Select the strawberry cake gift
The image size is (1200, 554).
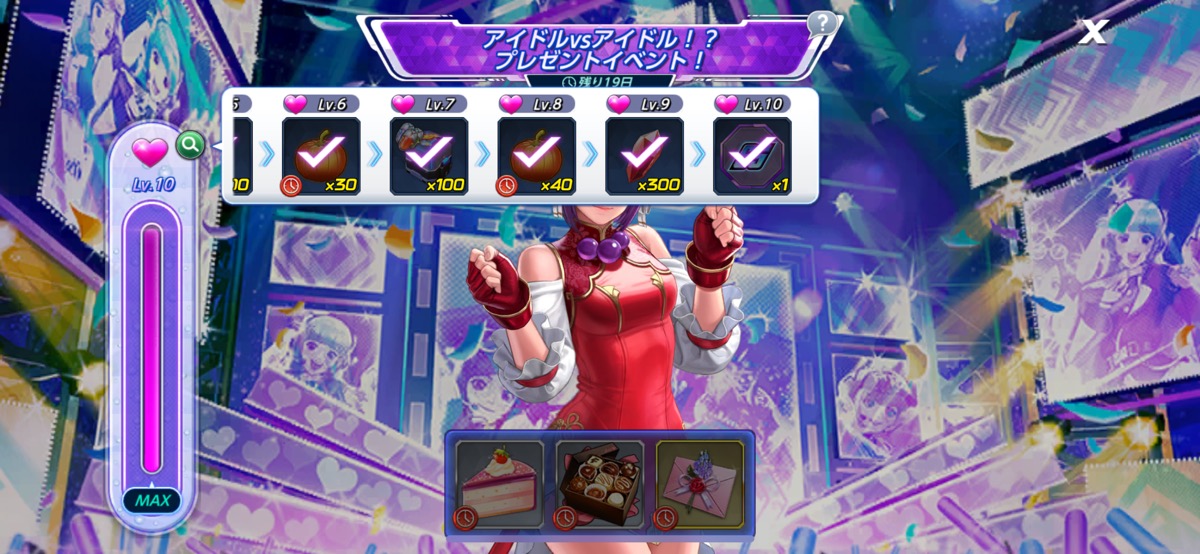pos(494,484)
